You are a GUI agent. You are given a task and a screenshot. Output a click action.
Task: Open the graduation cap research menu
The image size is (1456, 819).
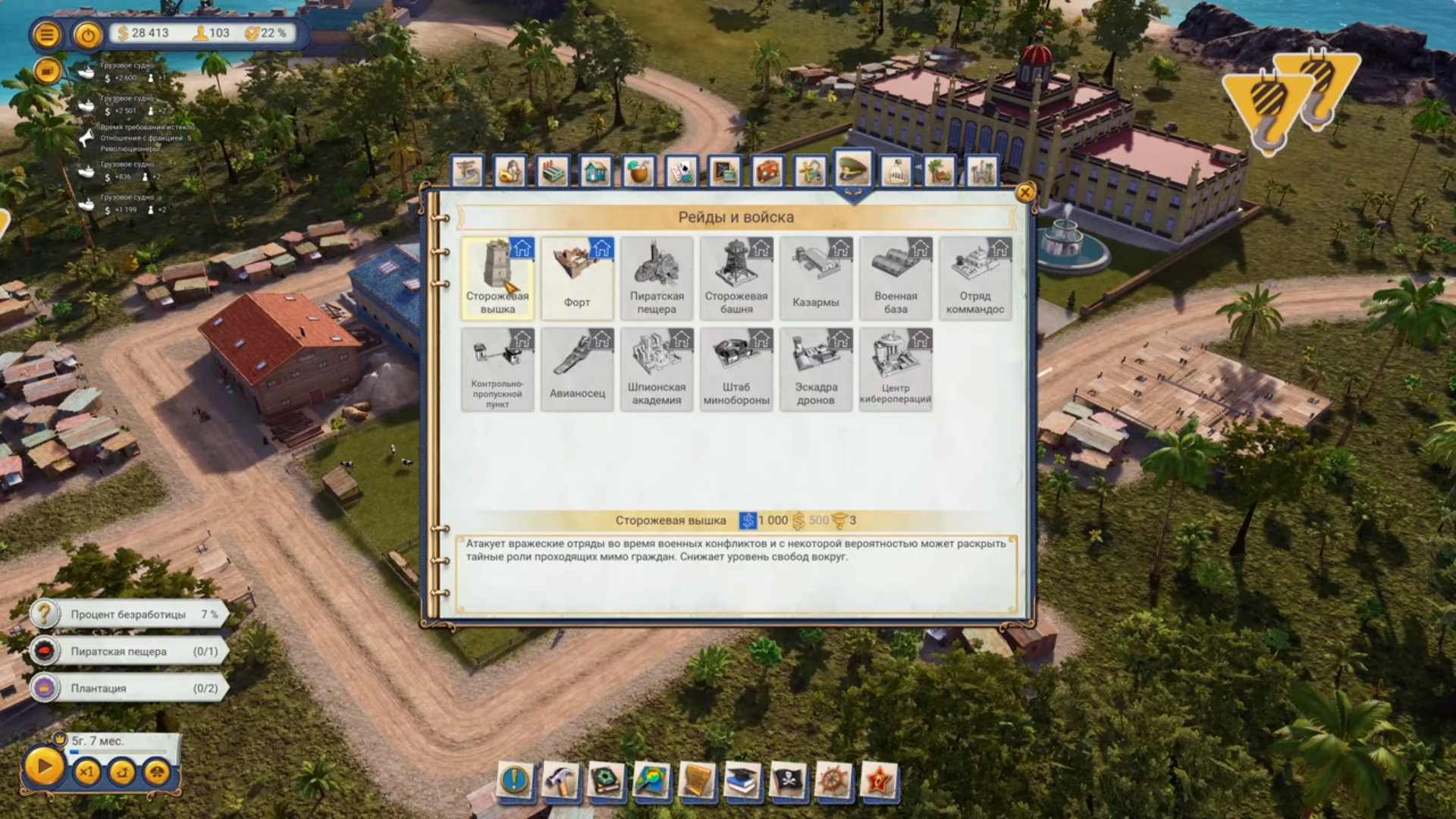pyautogui.click(x=742, y=780)
